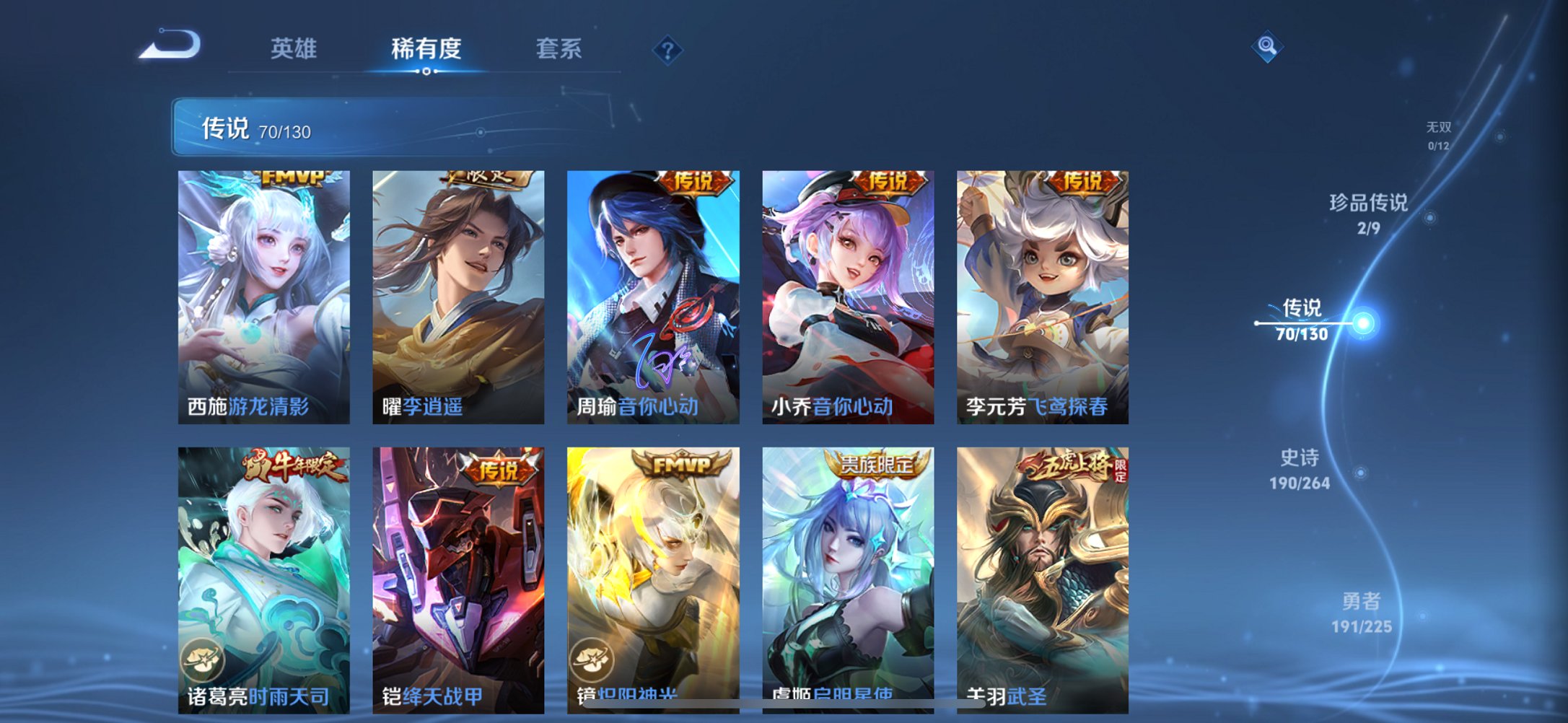The width and height of the screenshot is (1568, 723).
Task: Click the question mark help icon
Action: 667,49
